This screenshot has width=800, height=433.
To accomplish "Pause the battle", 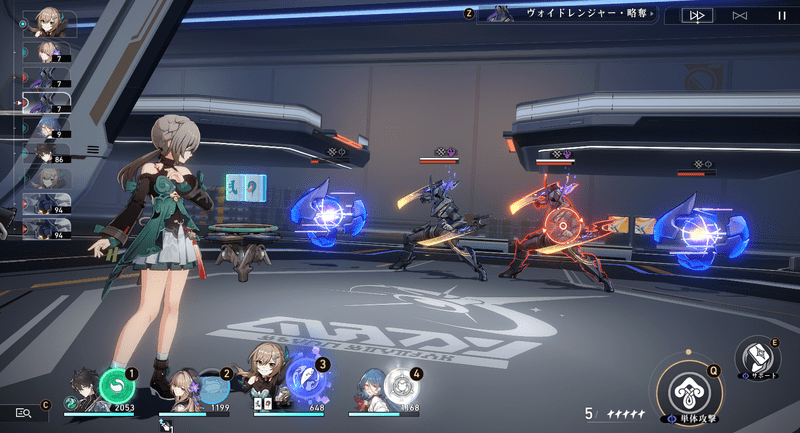I will pyautogui.click(x=781, y=15).
